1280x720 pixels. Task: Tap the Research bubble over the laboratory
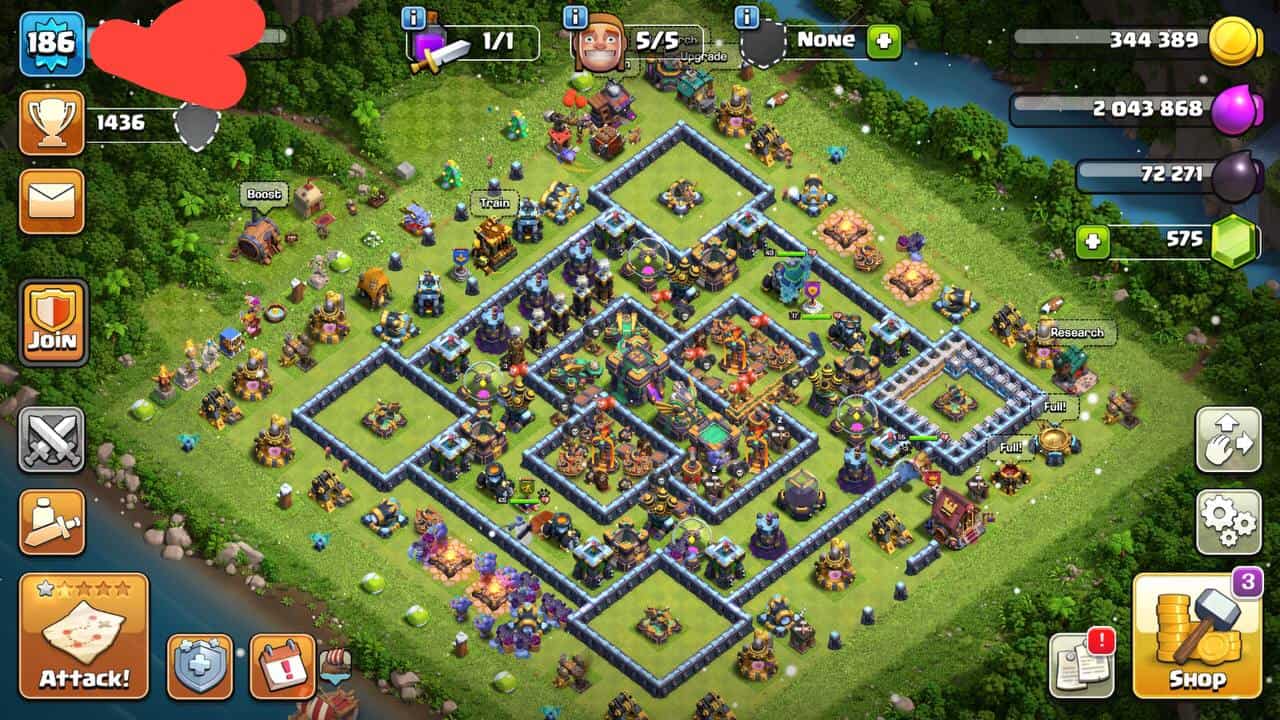1076,332
